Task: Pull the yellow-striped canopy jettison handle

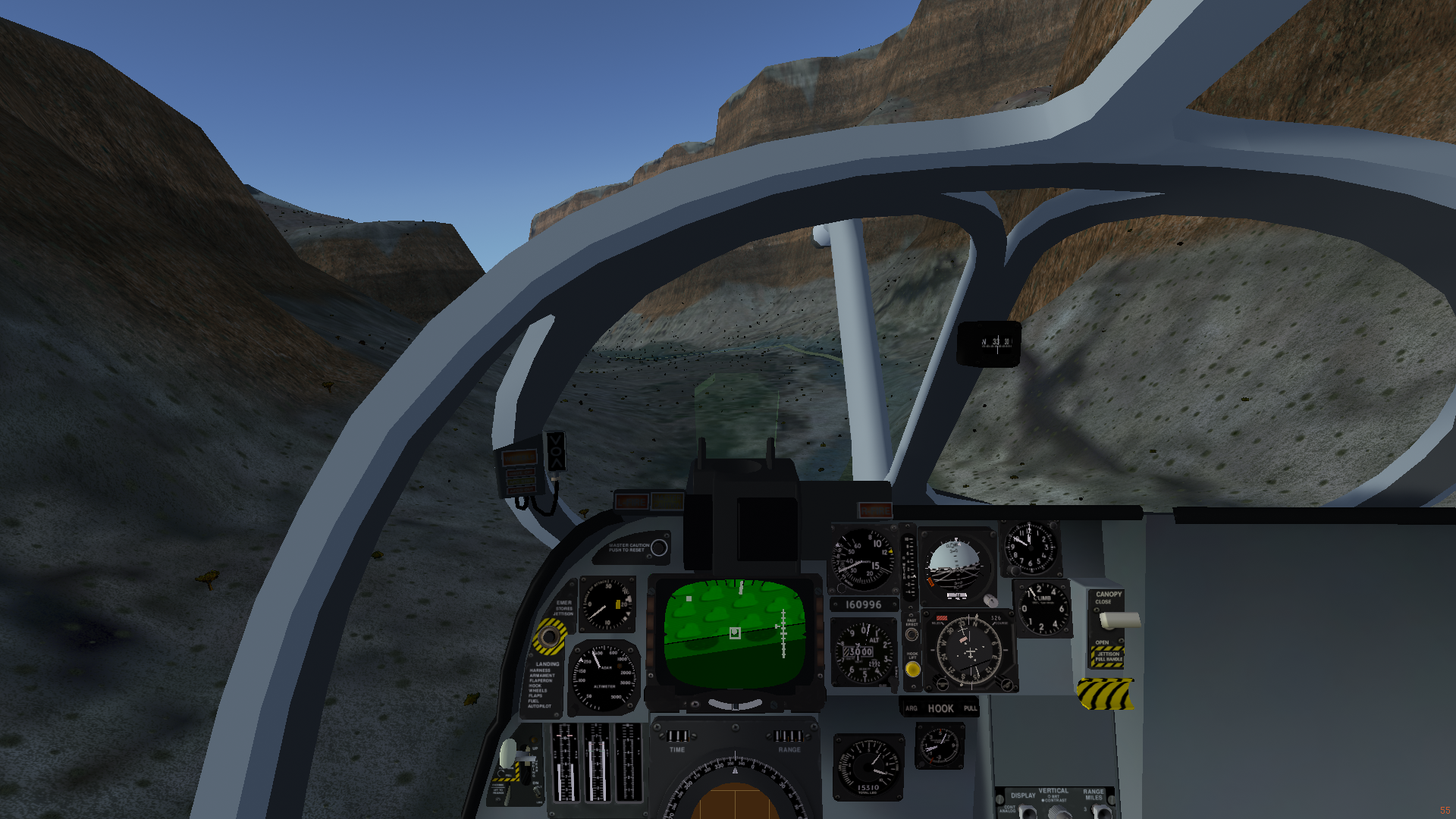Action: click(1105, 693)
